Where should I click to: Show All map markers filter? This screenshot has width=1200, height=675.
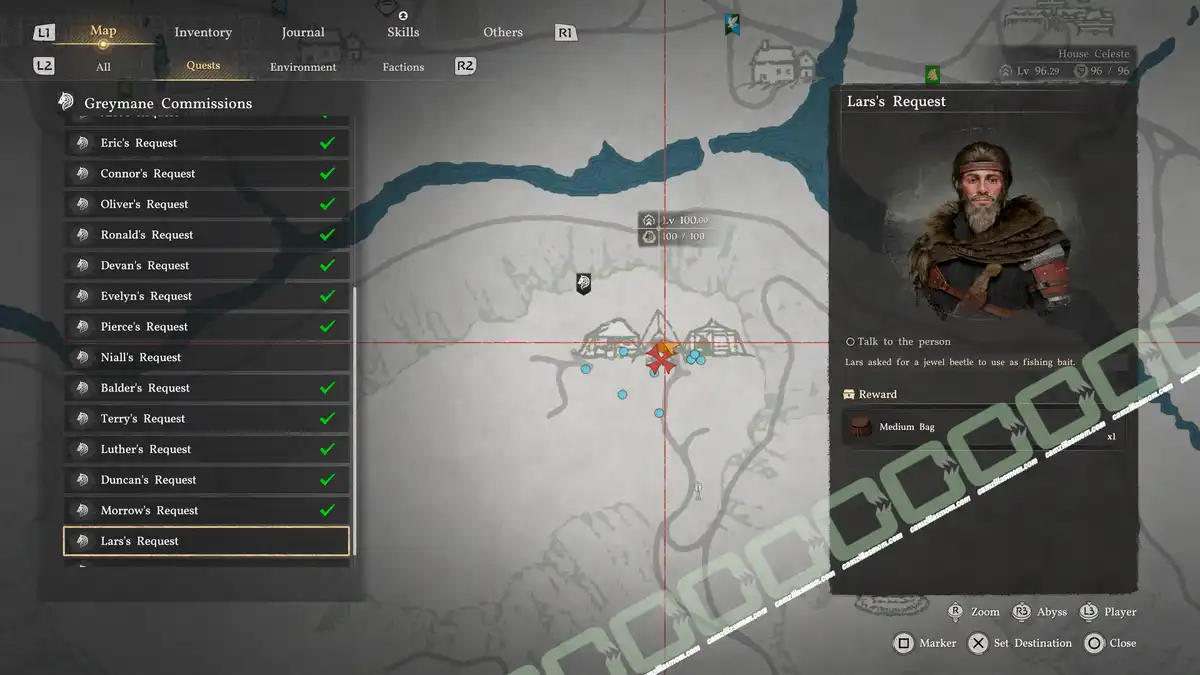(103, 67)
